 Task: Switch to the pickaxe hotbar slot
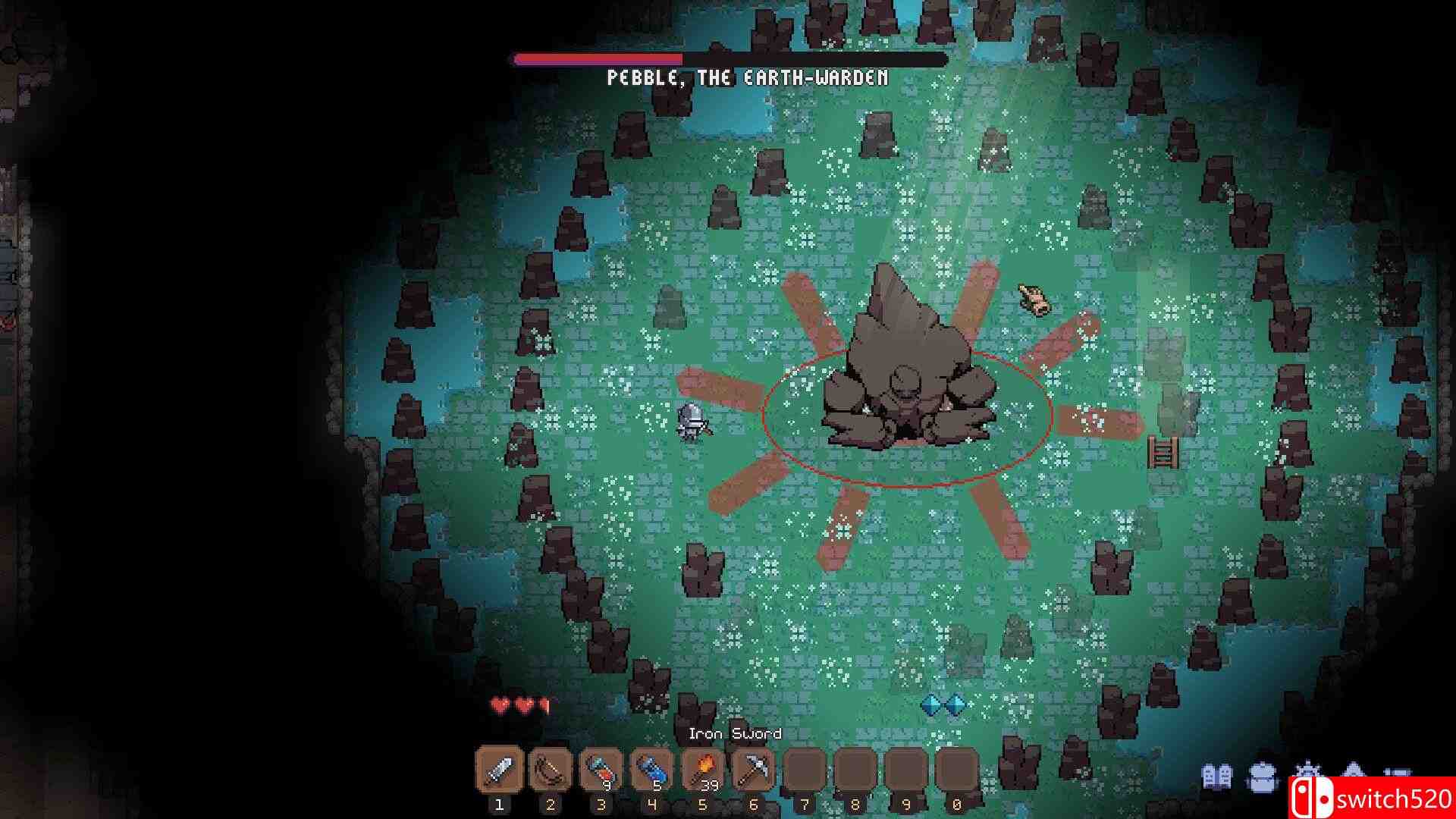[x=753, y=771]
